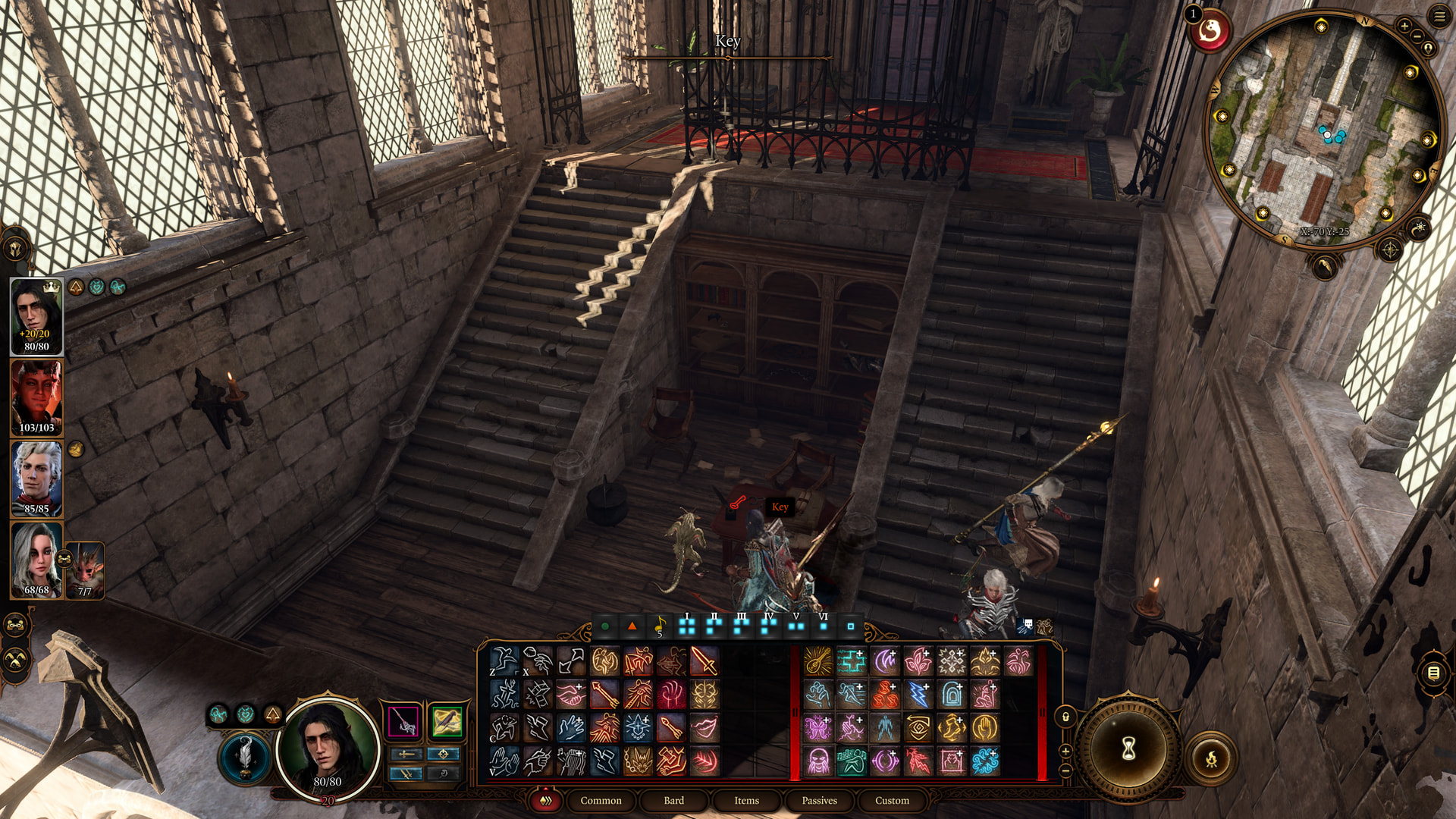The image size is (1456, 819).
Task: Open the Bard hotbar tab
Action: [x=673, y=801]
